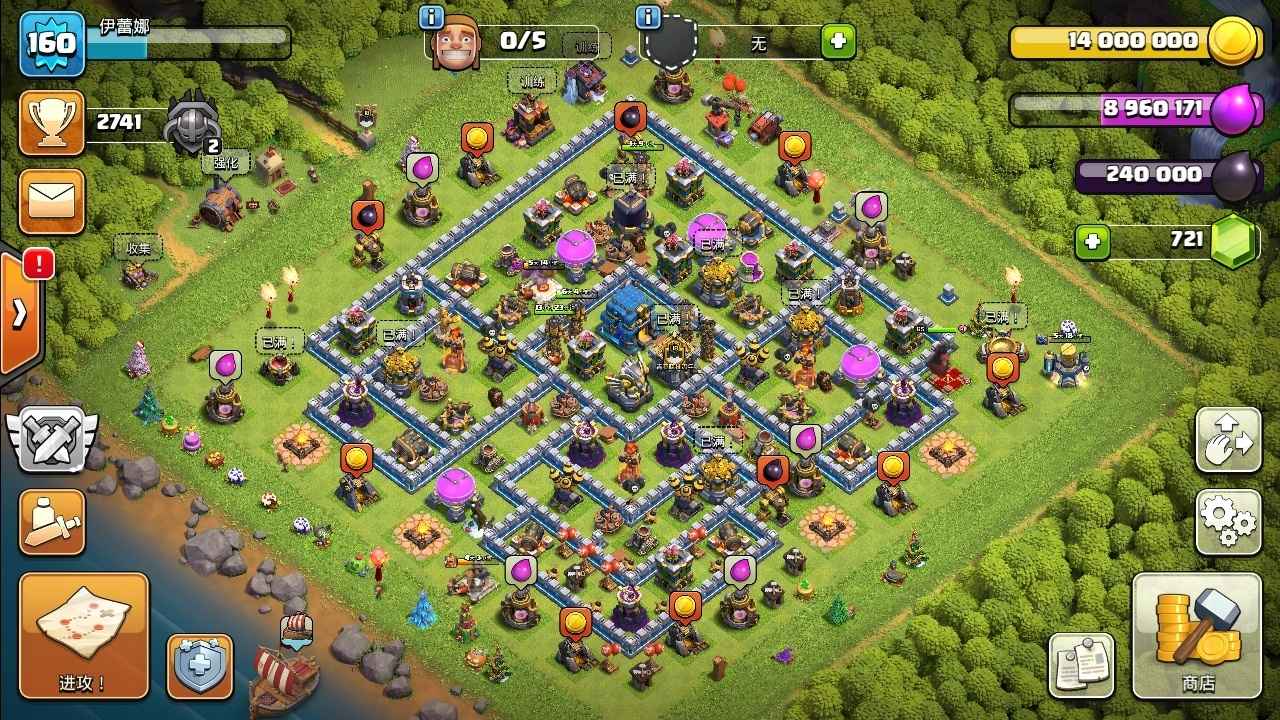
Task: Open the mail inbox envelope
Action: click(x=52, y=200)
